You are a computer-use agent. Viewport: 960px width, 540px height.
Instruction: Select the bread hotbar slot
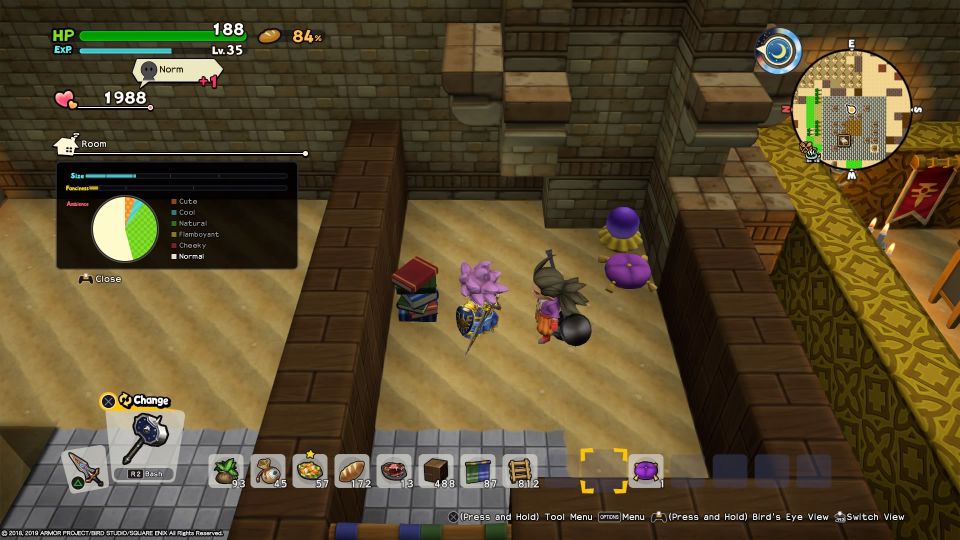click(353, 470)
